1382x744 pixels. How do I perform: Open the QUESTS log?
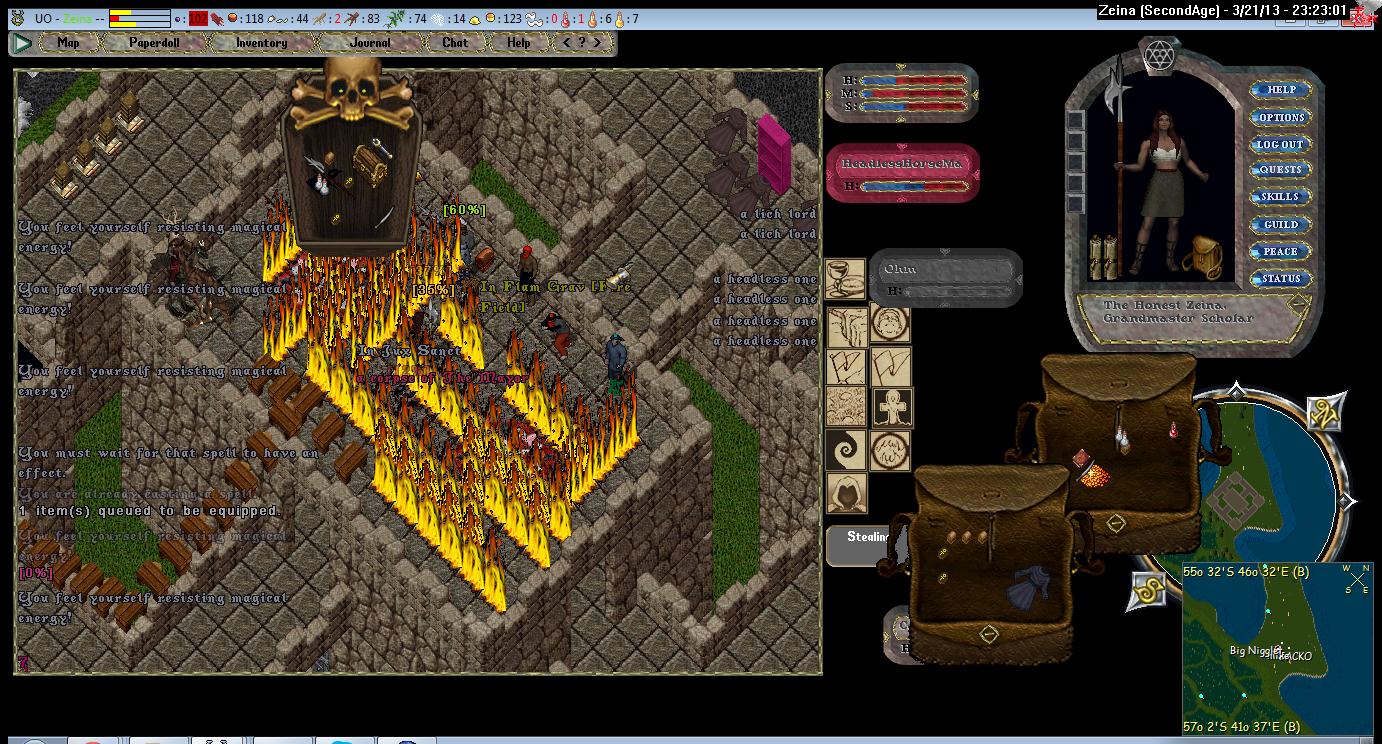[1280, 171]
